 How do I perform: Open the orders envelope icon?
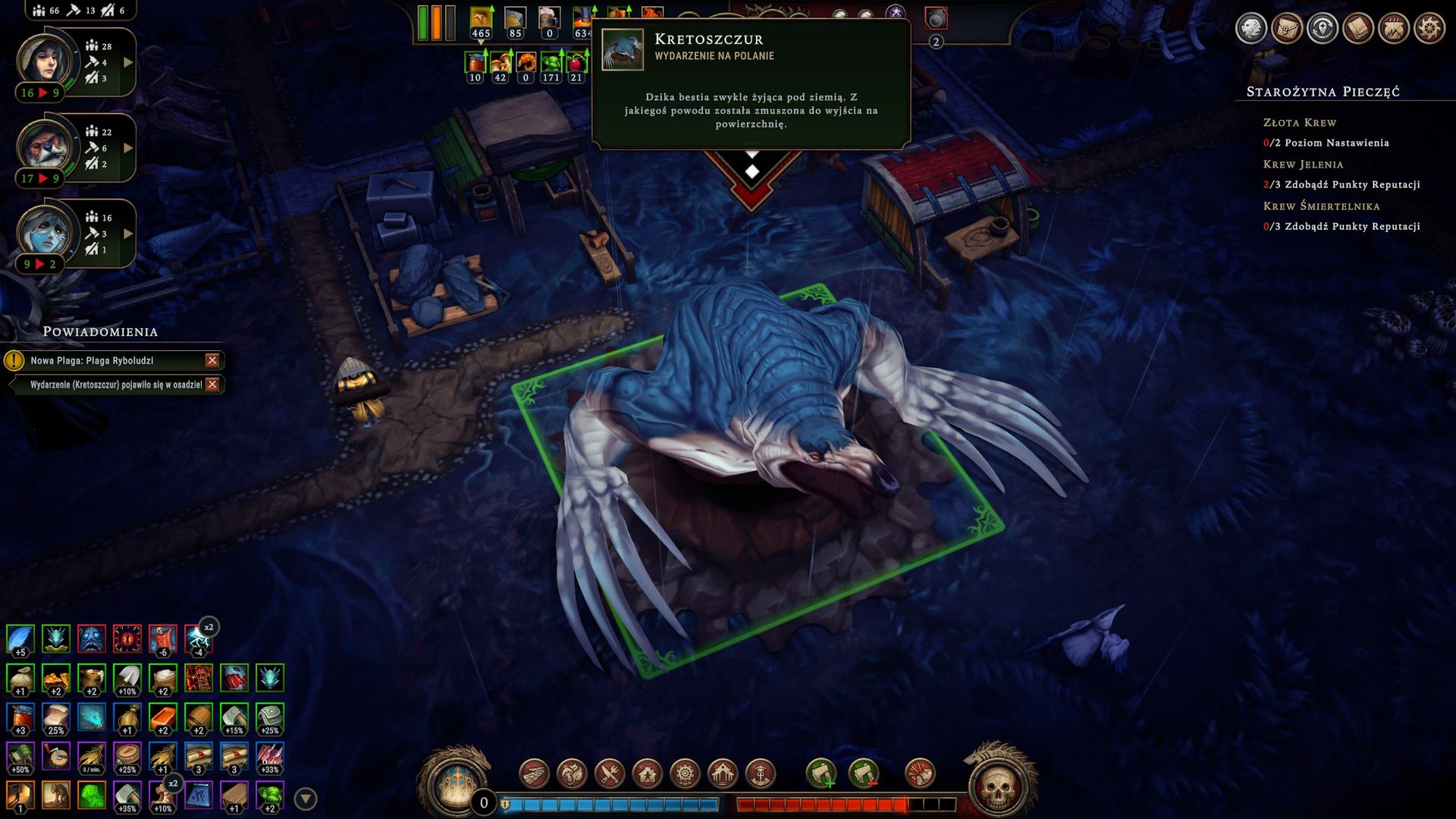click(1287, 29)
